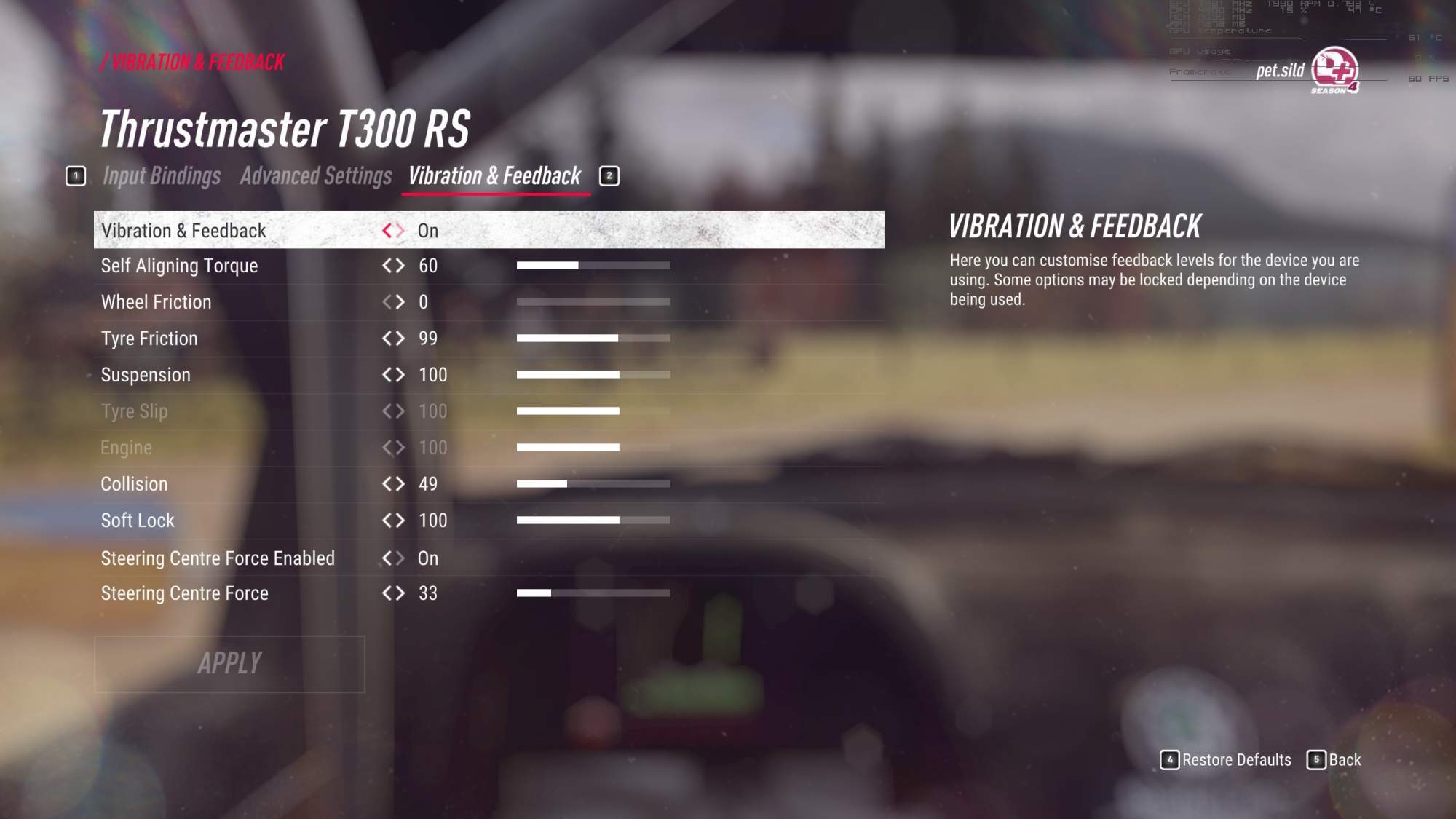
Task: Decrease Tyre Friction with the left arrow
Action: click(x=387, y=339)
